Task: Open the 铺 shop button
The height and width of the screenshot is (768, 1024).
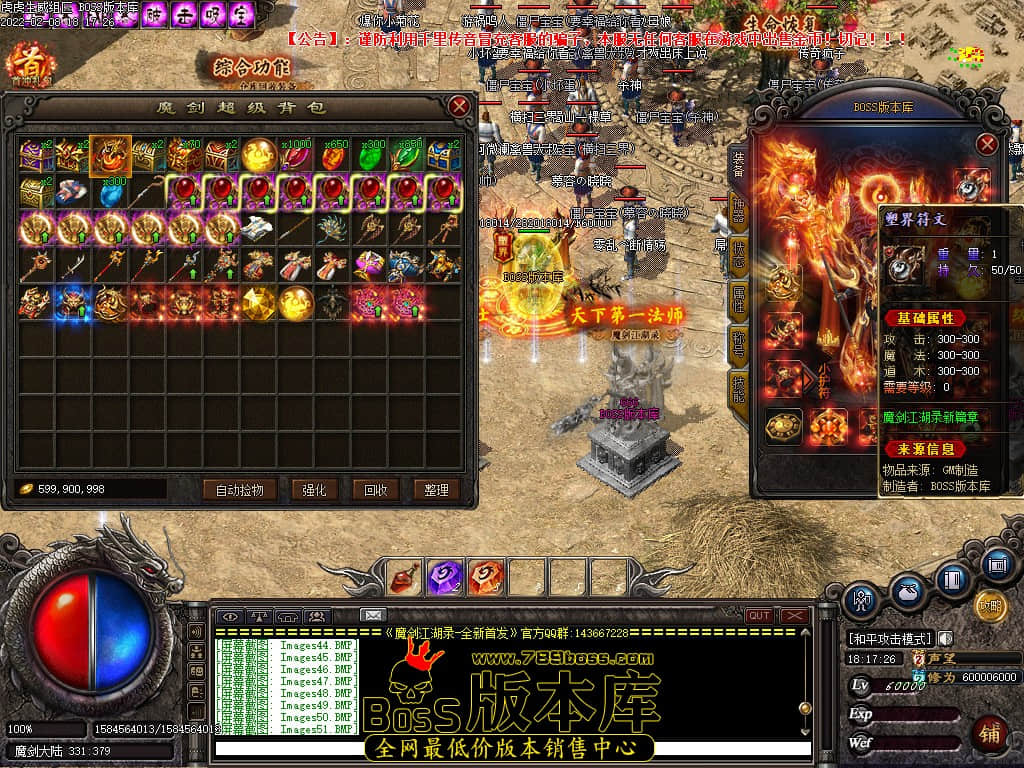Action: (x=989, y=733)
